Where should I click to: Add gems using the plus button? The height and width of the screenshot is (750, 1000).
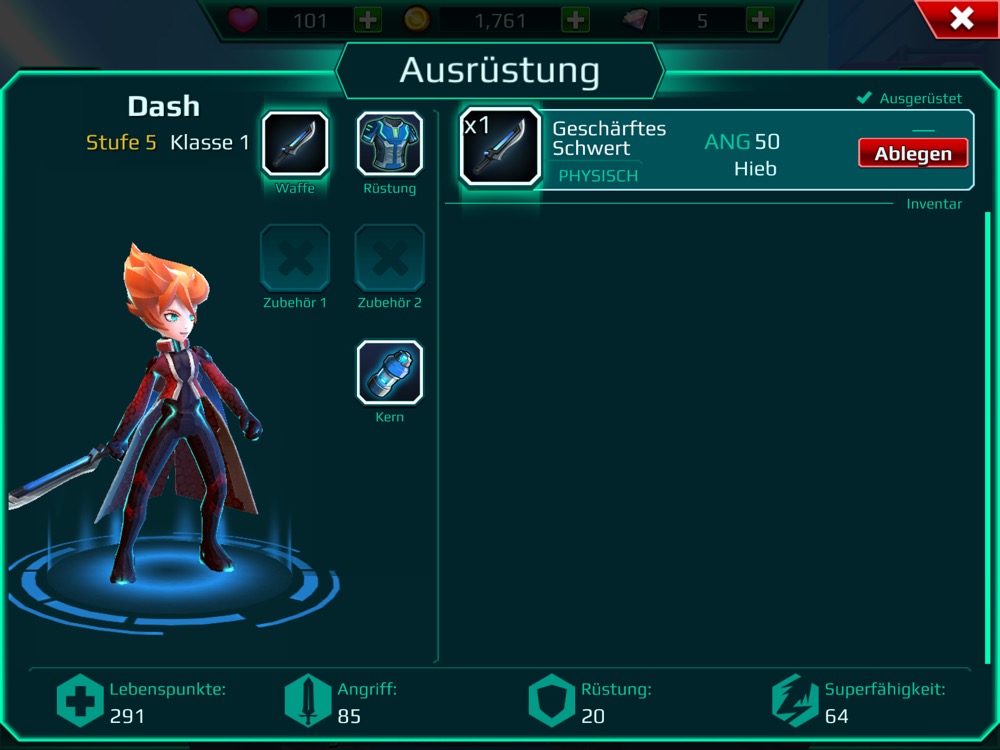pos(760,20)
